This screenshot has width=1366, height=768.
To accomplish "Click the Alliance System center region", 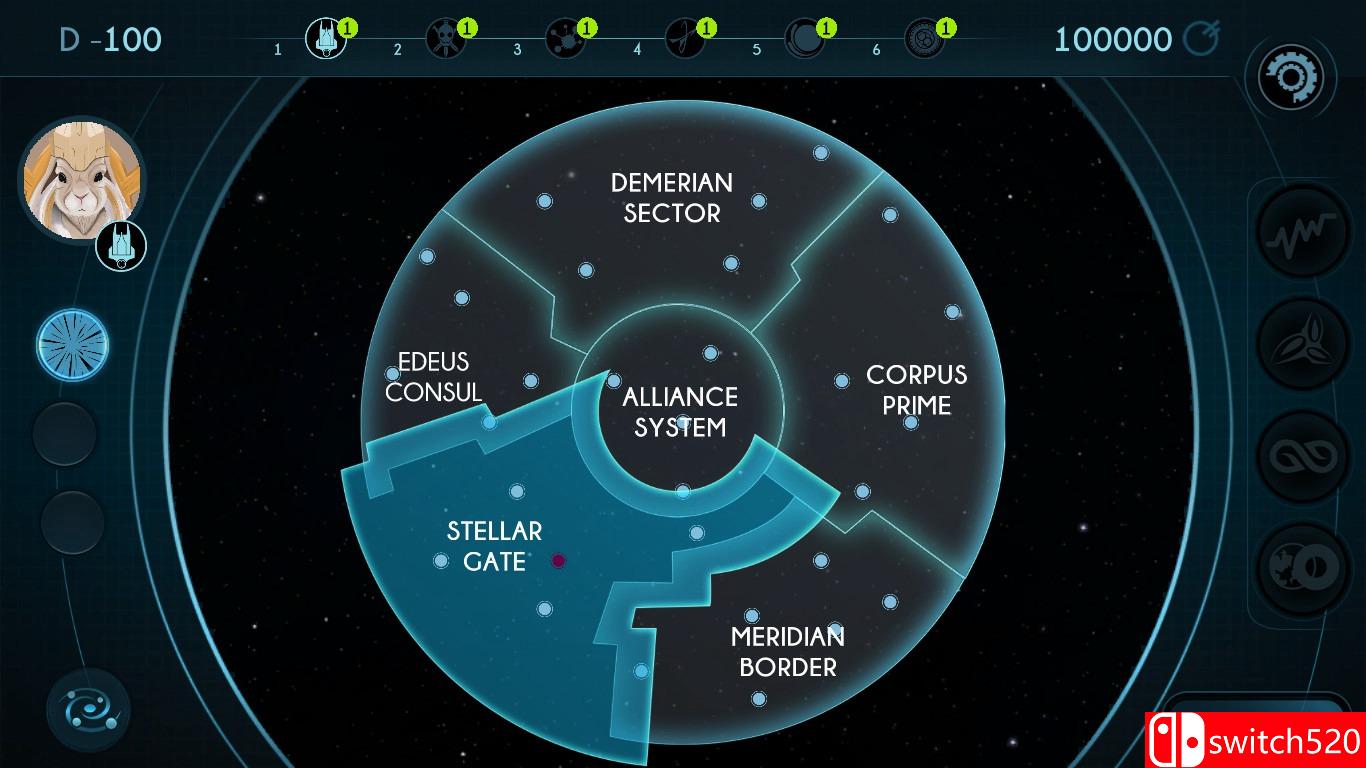I will pos(681,409).
